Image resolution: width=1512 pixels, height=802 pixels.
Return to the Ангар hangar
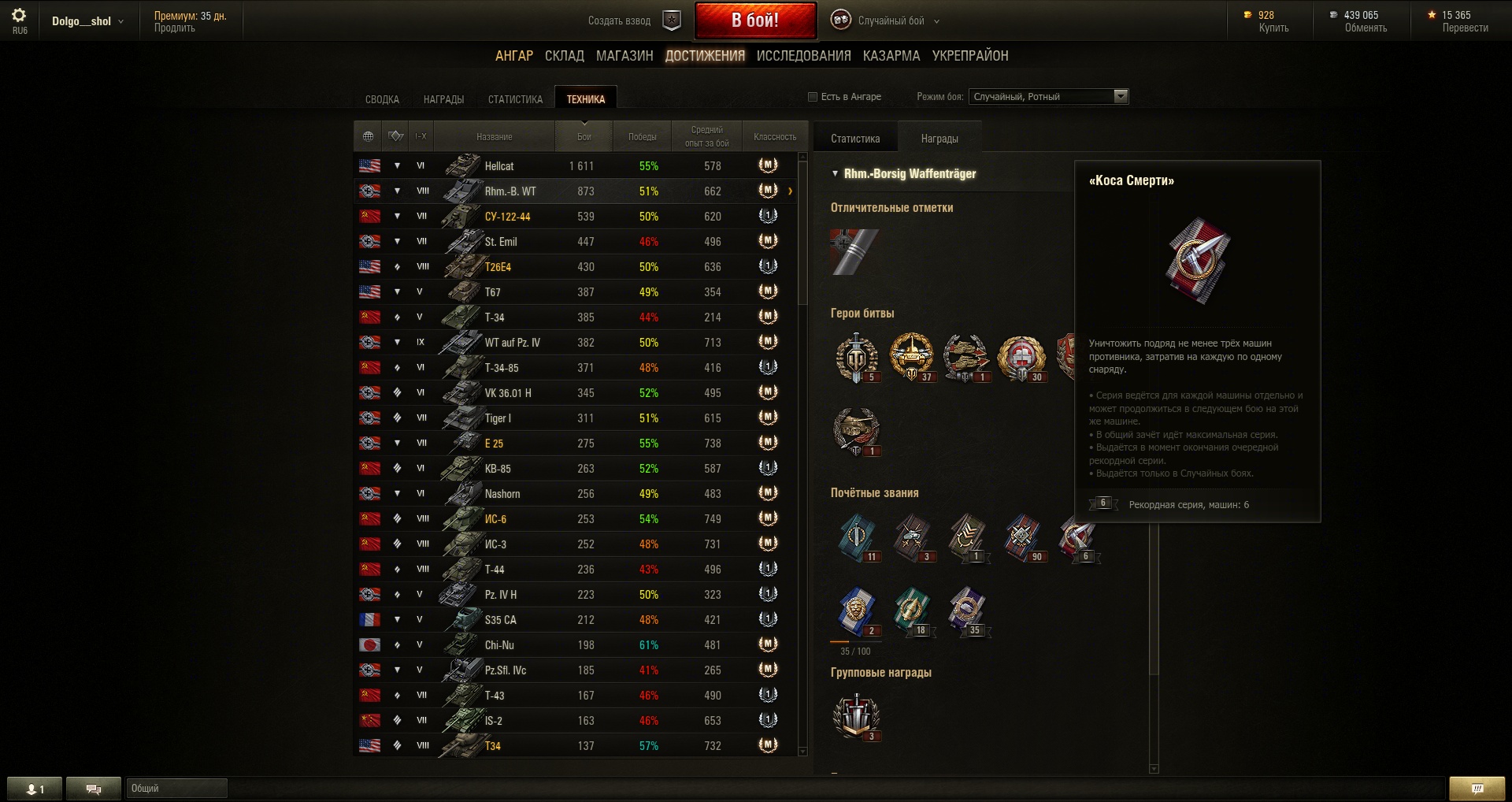[514, 56]
